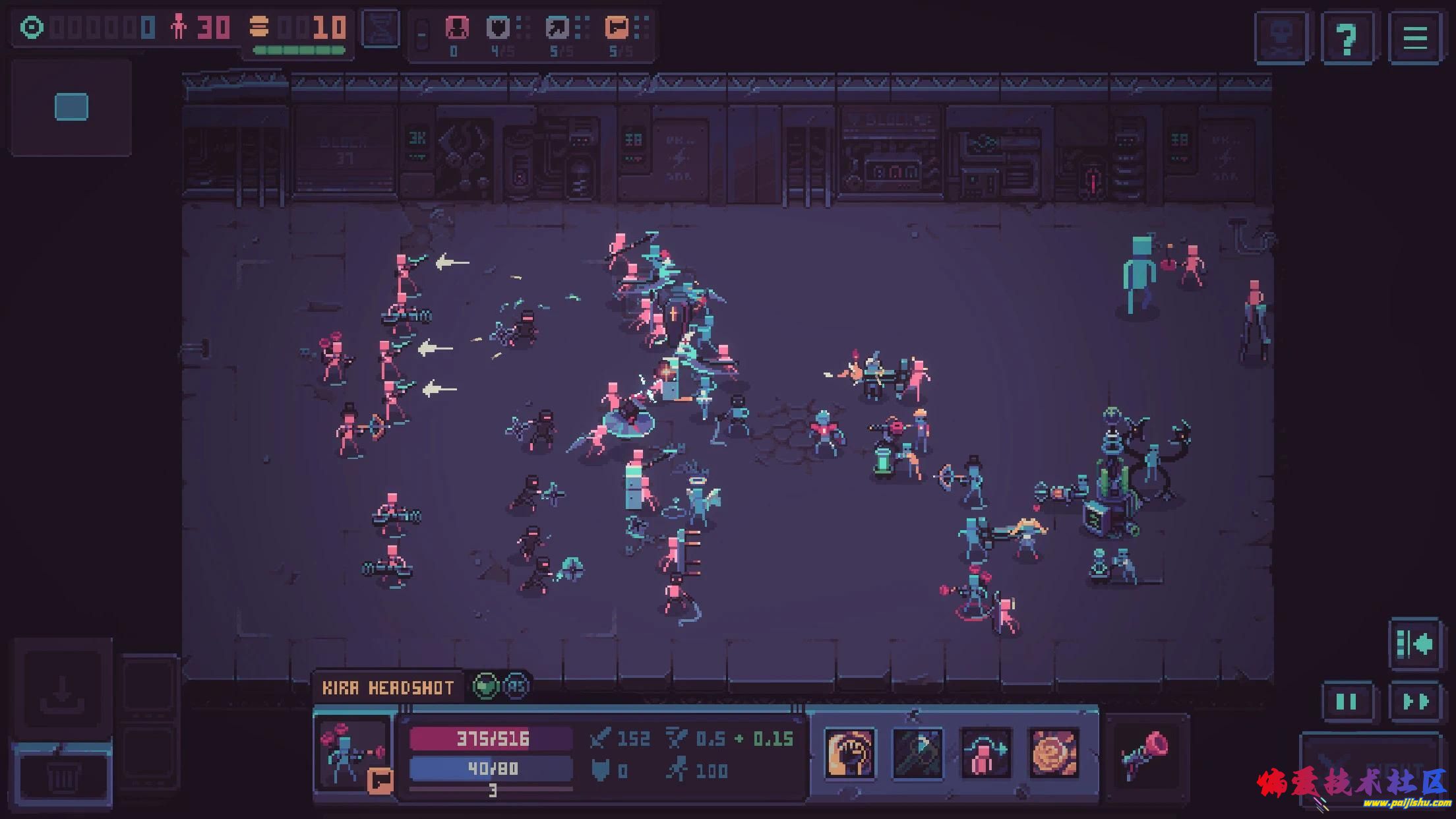1456x819 pixels.
Task: Activate the raised fist ability
Action: 850,753
